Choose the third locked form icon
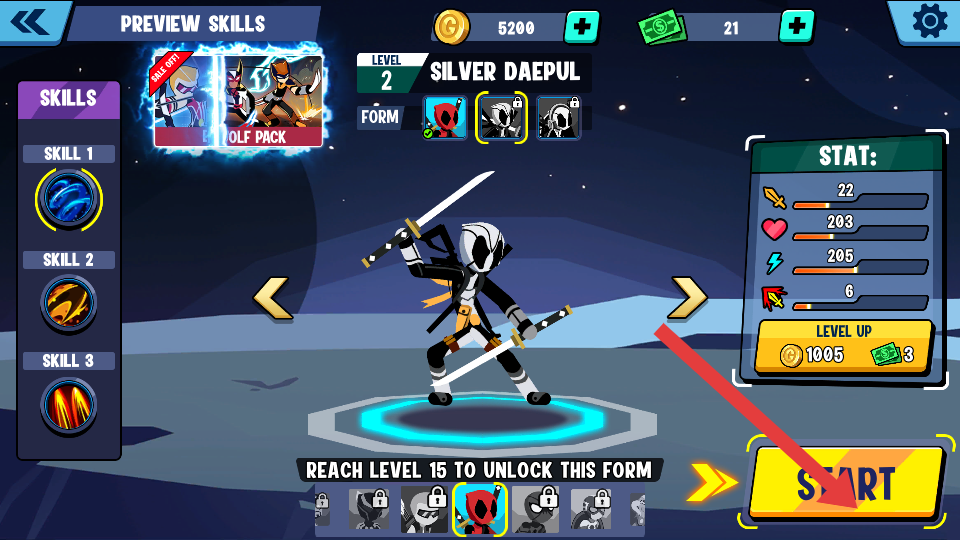The height and width of the screenshot is (540, 960). 558,117
